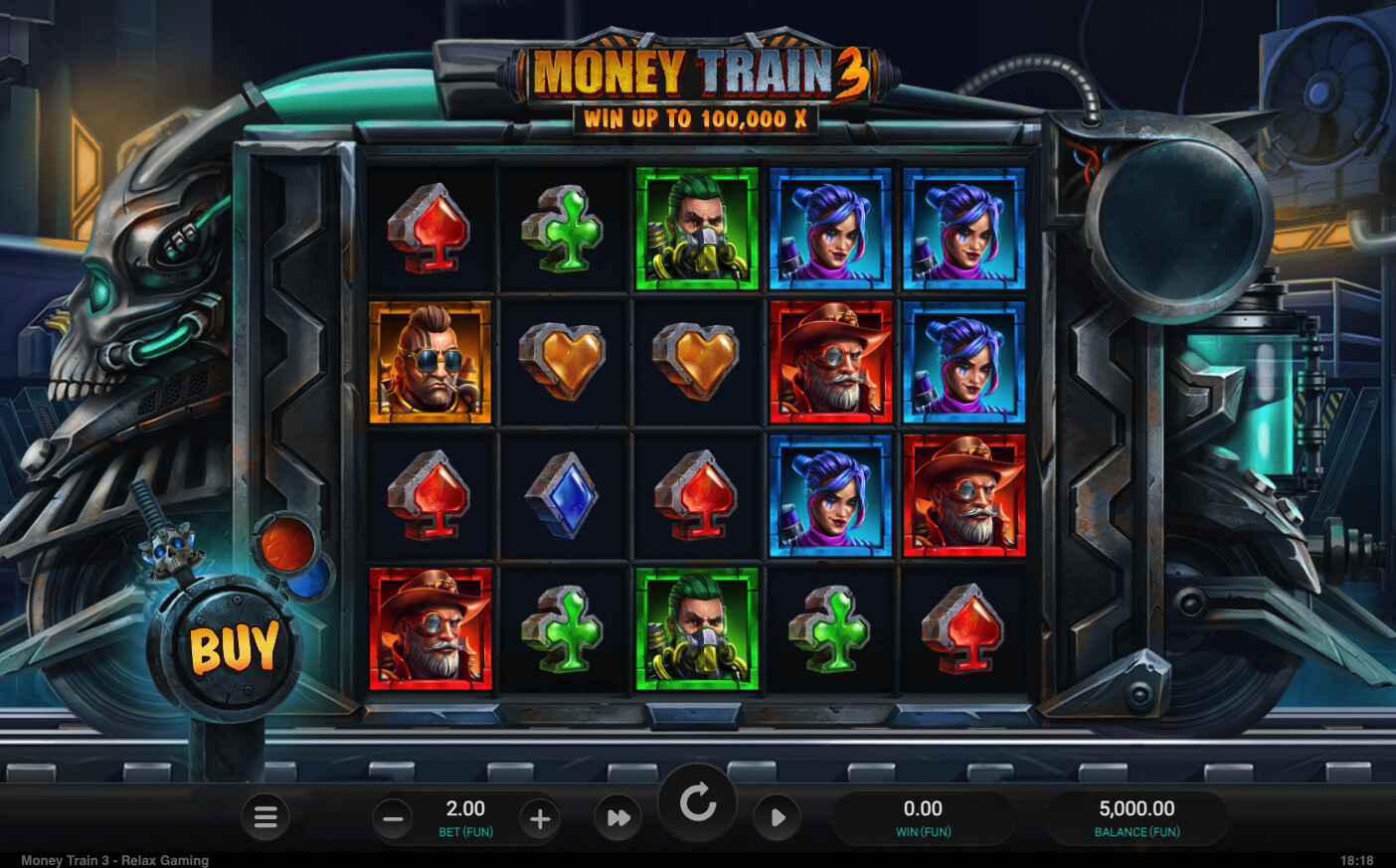Image resolution: width=1396 pixels, height=868 pixels.
Task: Open the BALANCE (FUN) display panel
Action: click(1137, 817)
